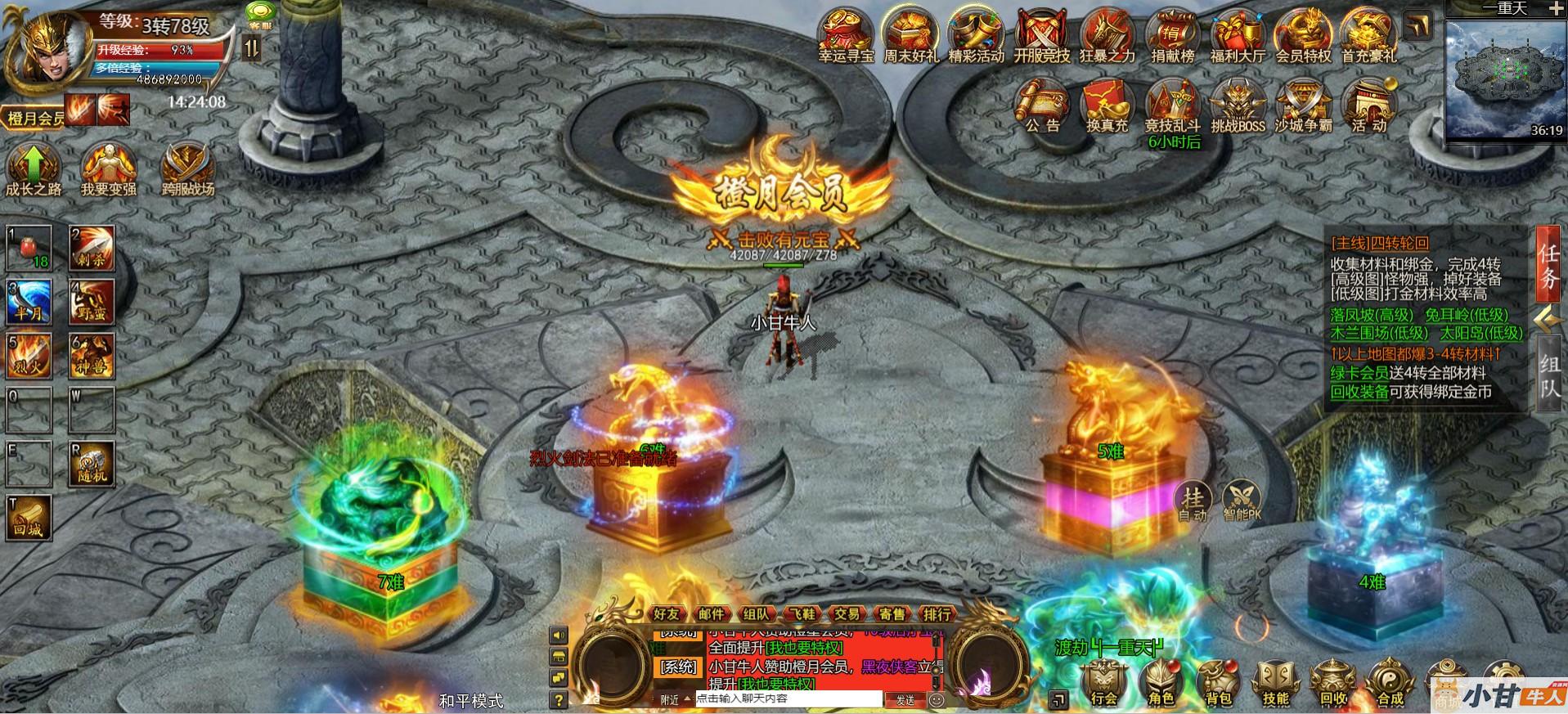Open the 跨服战场 cross-server battlefield
Image resolution: width=1568 pixels, height=714 pixels.
pyautogui.click(x=187, y=168)
